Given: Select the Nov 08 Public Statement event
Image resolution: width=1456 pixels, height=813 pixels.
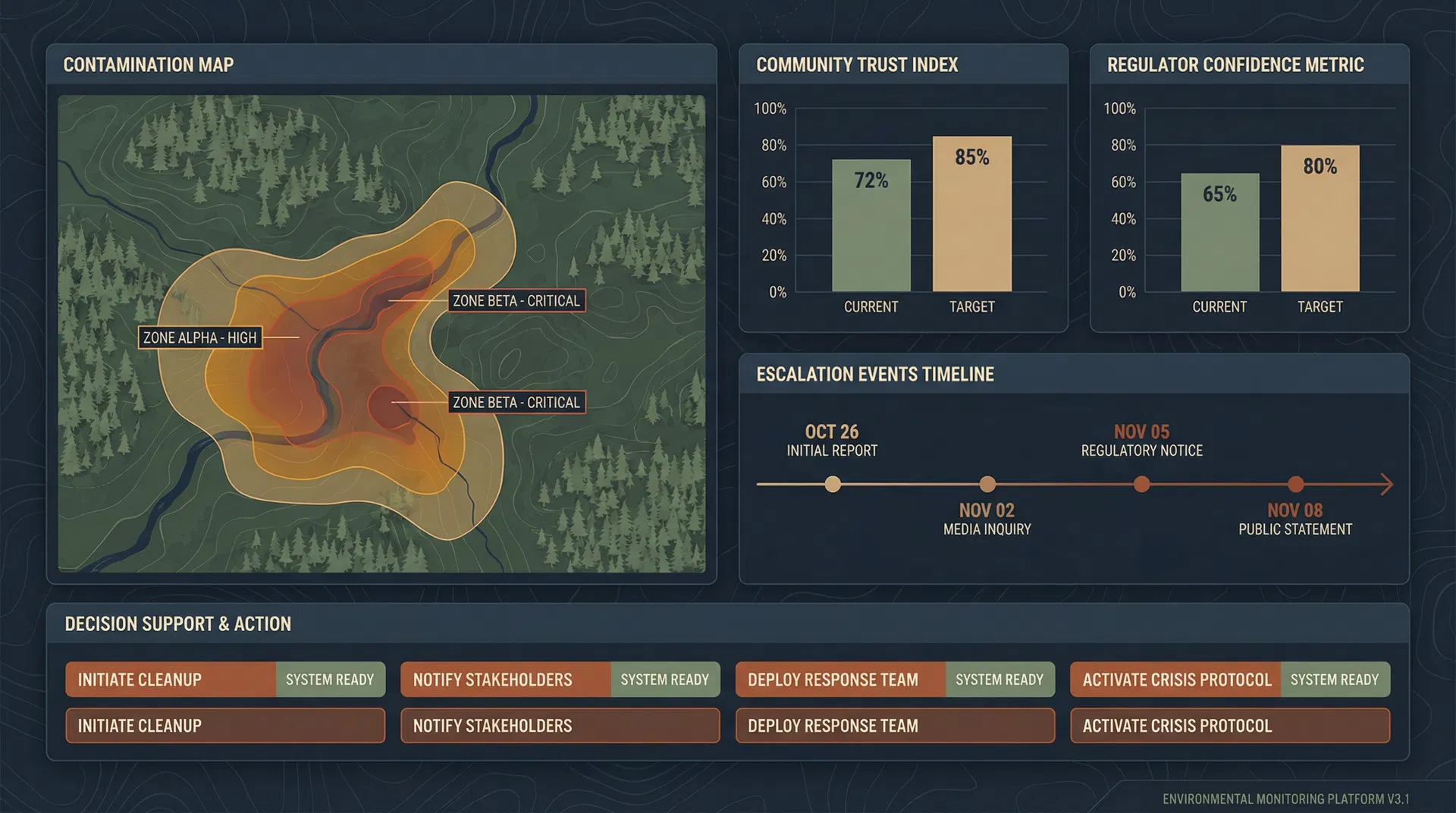Looking at the screenshot, I should (1295, 484).
